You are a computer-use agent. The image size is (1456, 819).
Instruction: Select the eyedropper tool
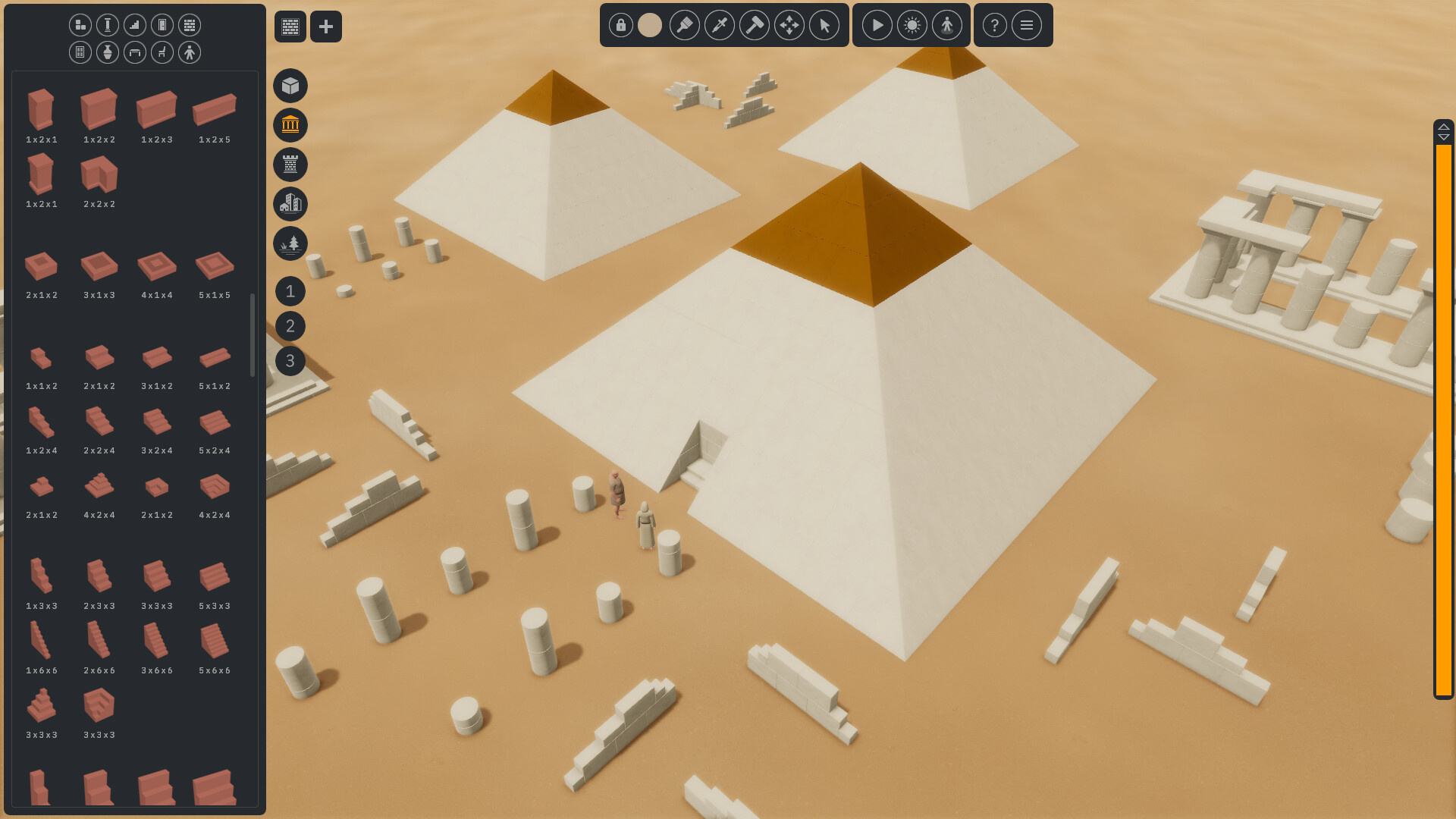tap(720, 25)
